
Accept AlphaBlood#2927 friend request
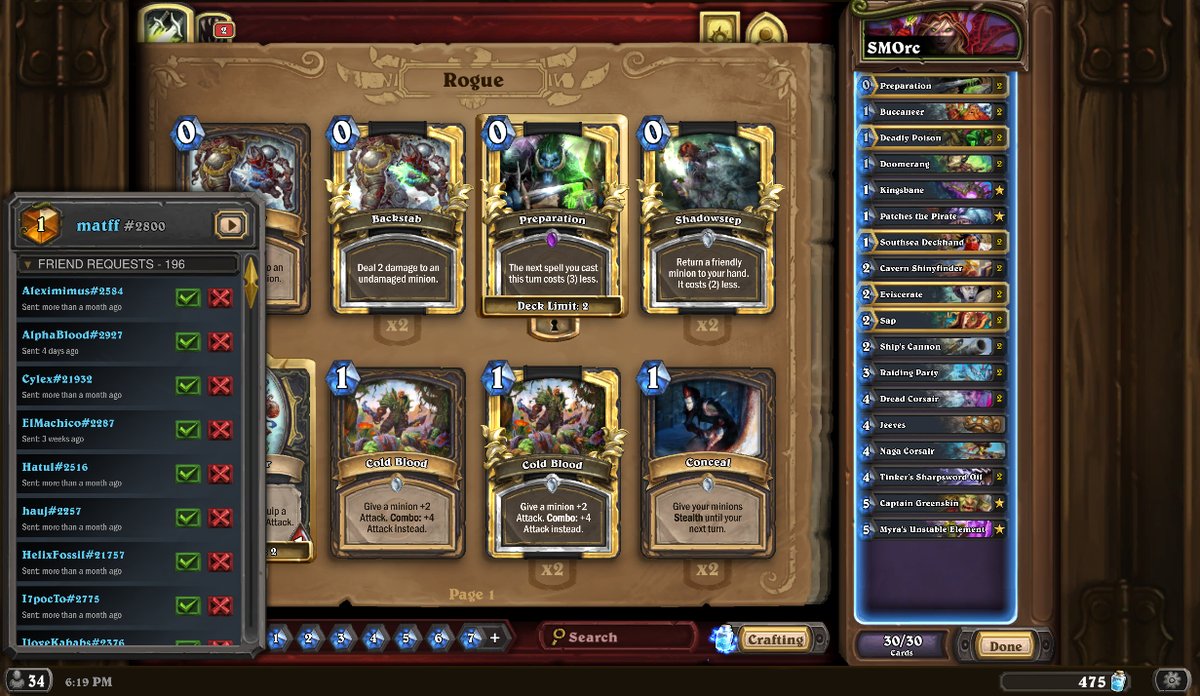[x=188, y=341]
